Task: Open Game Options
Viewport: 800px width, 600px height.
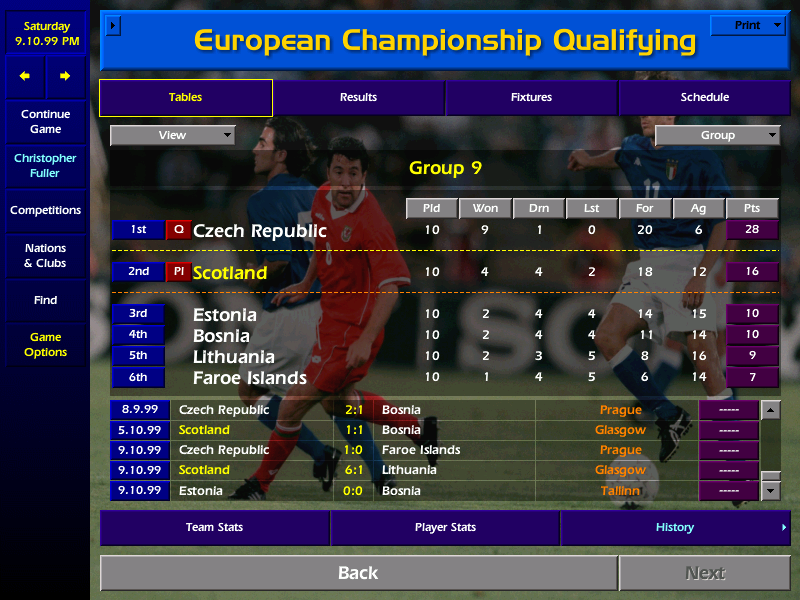Action: click(45, 345)
